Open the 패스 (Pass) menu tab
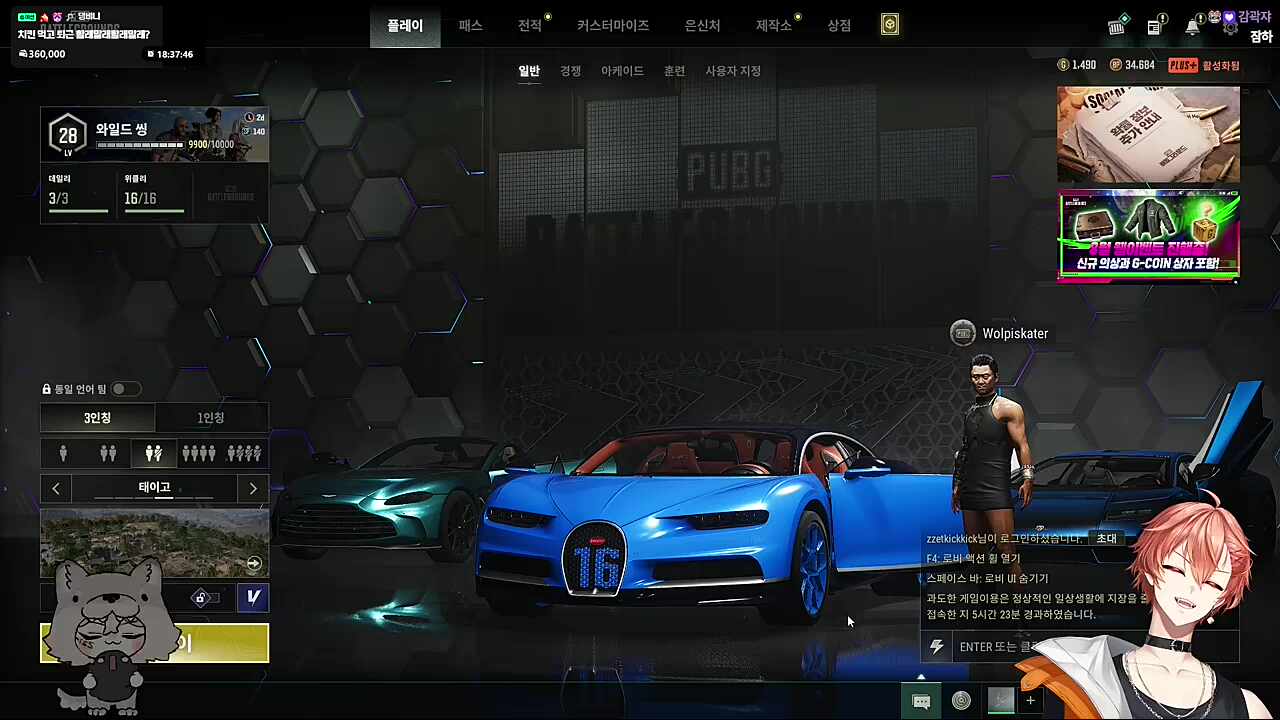This screenshot has height=720, width=1280. click(x=470, y=26)
